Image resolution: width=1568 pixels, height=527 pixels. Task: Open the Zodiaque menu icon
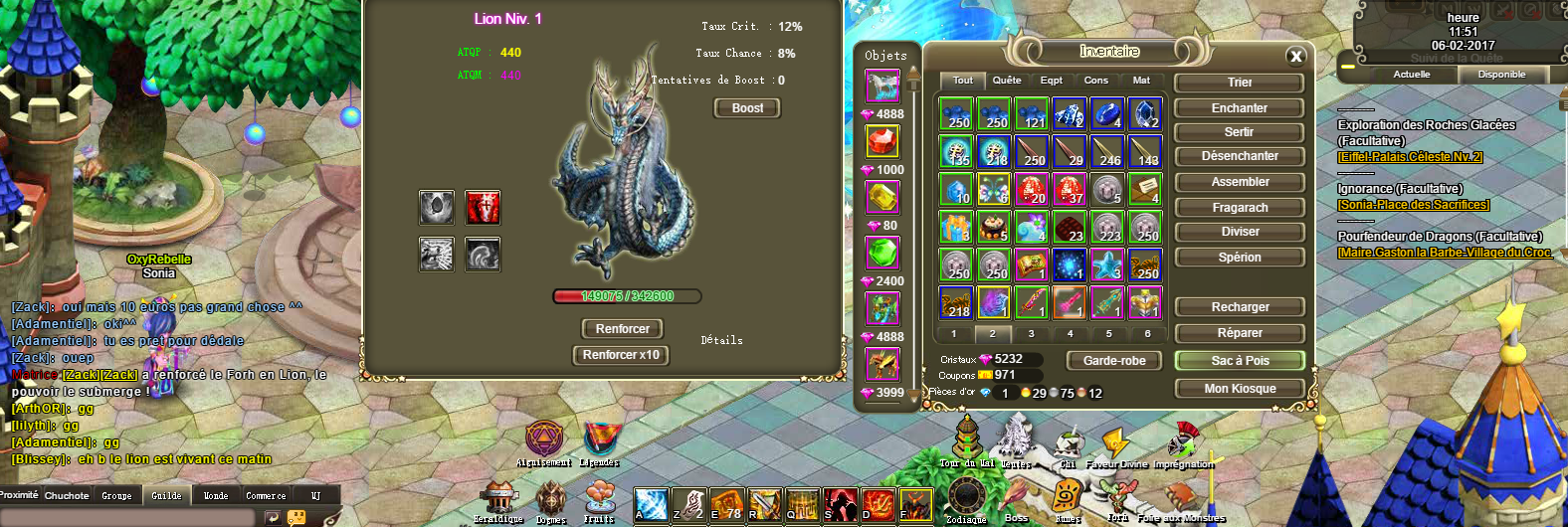click(x=965, y=497)
